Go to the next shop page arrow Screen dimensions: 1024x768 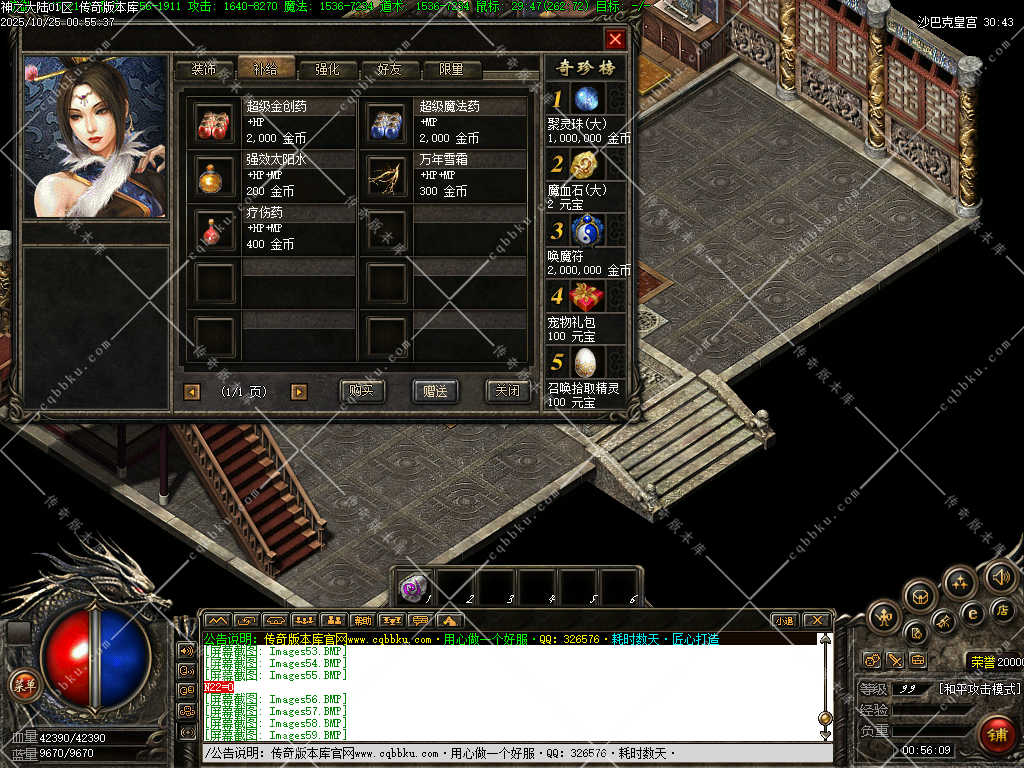point(298,392)
